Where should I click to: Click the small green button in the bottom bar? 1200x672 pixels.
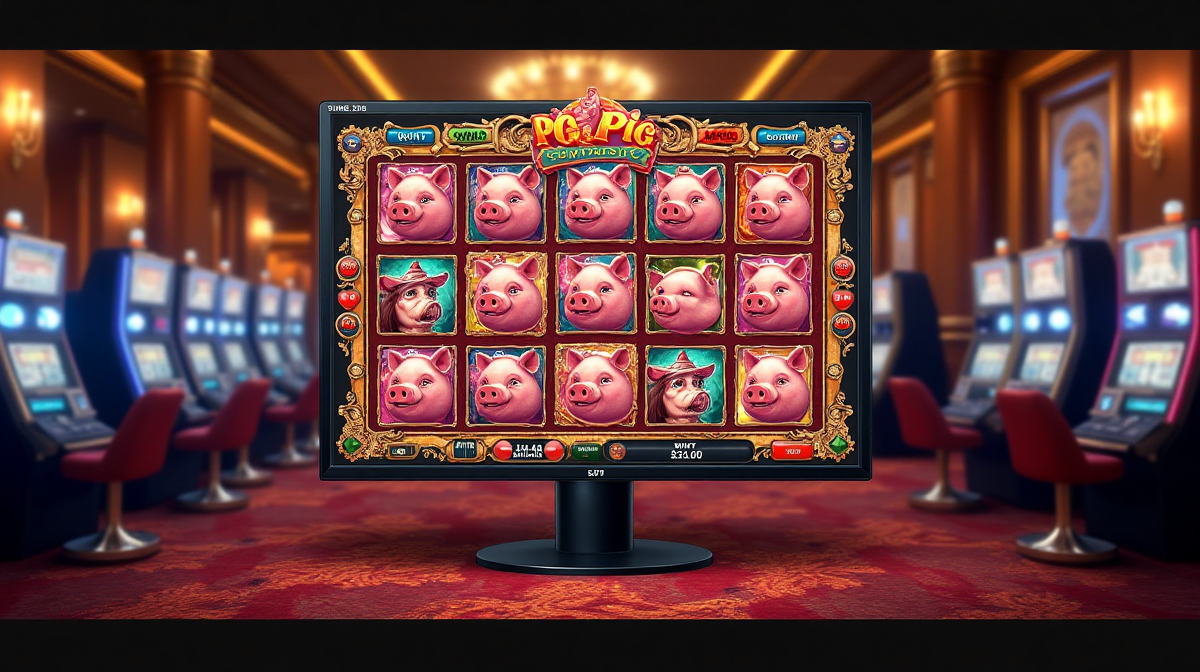pos(586,451)
